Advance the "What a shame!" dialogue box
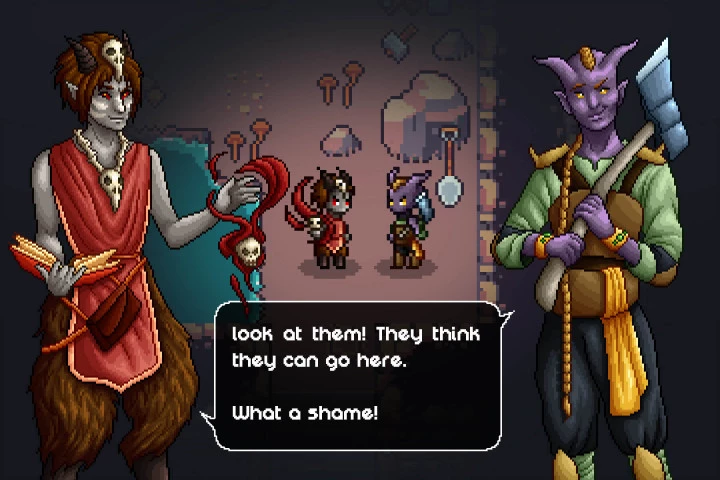 [x=357, y=374]
